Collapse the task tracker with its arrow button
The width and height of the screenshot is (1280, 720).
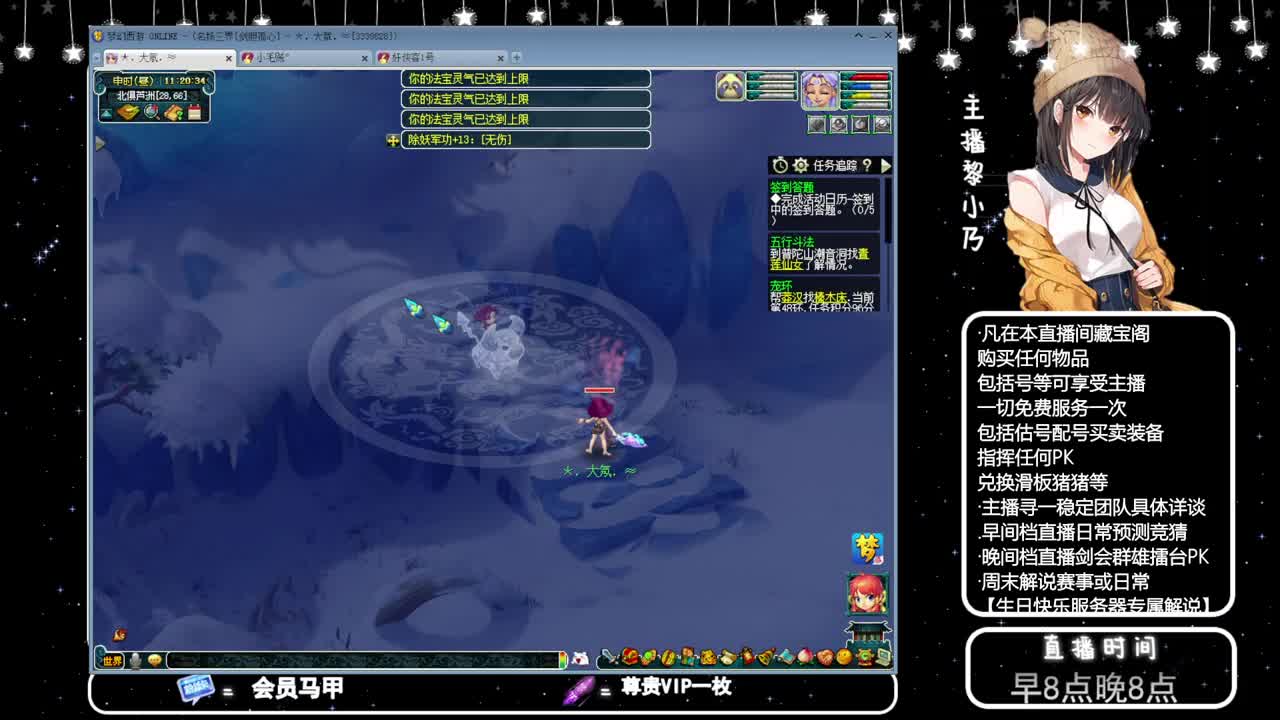887,165
